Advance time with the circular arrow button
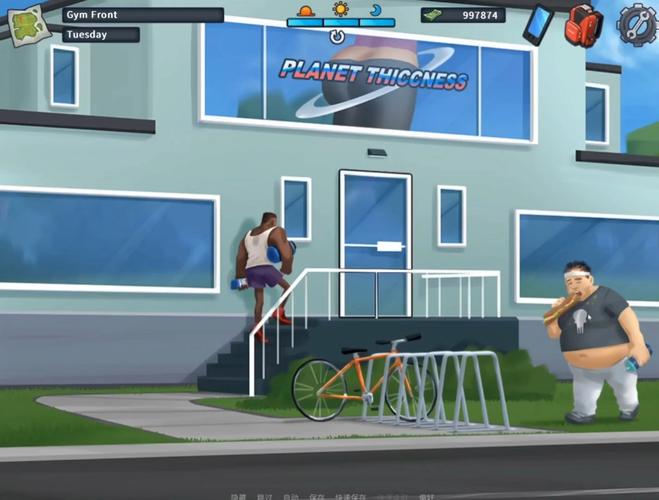The image size is (659, 500). point(337,37)
